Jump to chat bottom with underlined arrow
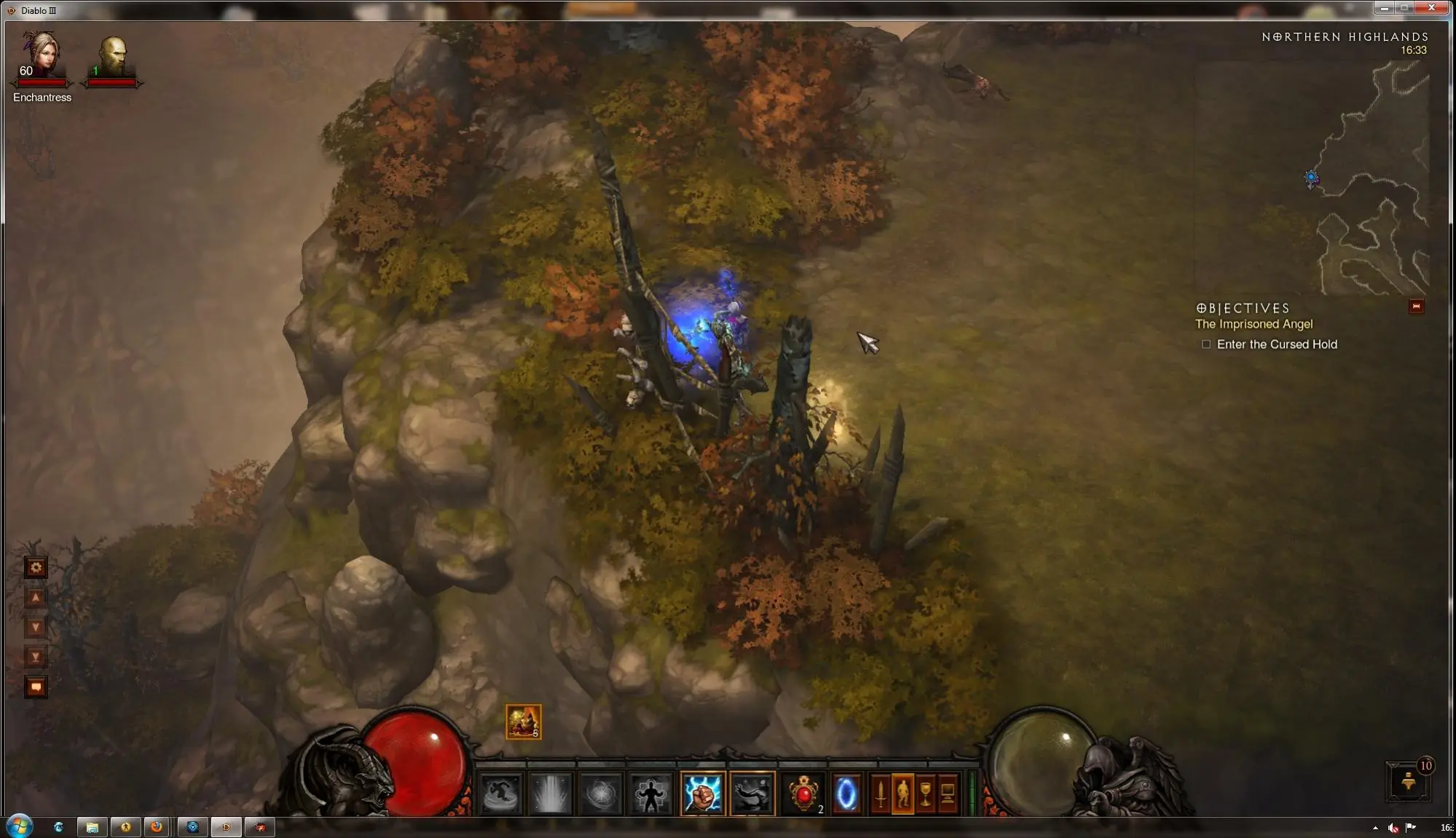Screen dimensions: 1456x838 tap(36, 657)
